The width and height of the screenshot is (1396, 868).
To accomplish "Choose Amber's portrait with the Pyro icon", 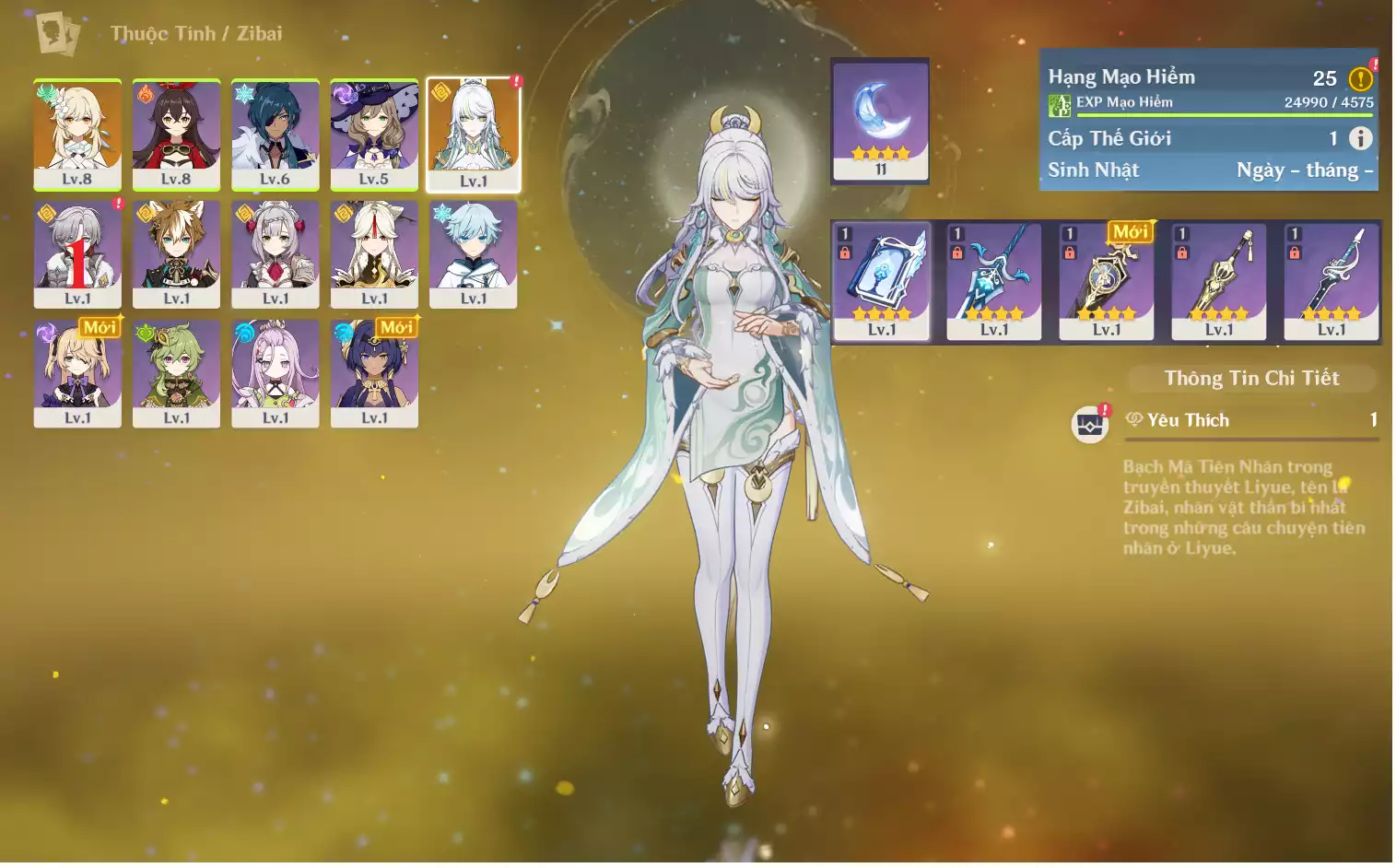I will (x=176, y=135).
